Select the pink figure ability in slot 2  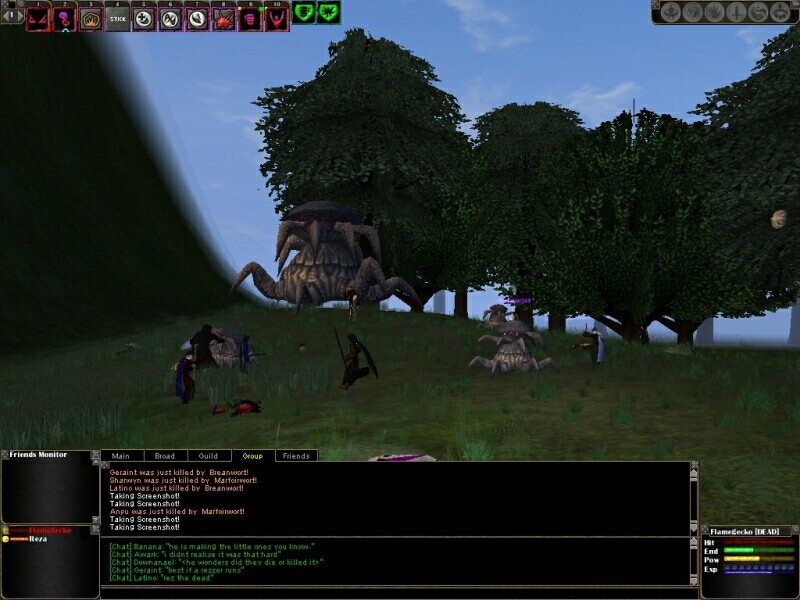[66, 19]
